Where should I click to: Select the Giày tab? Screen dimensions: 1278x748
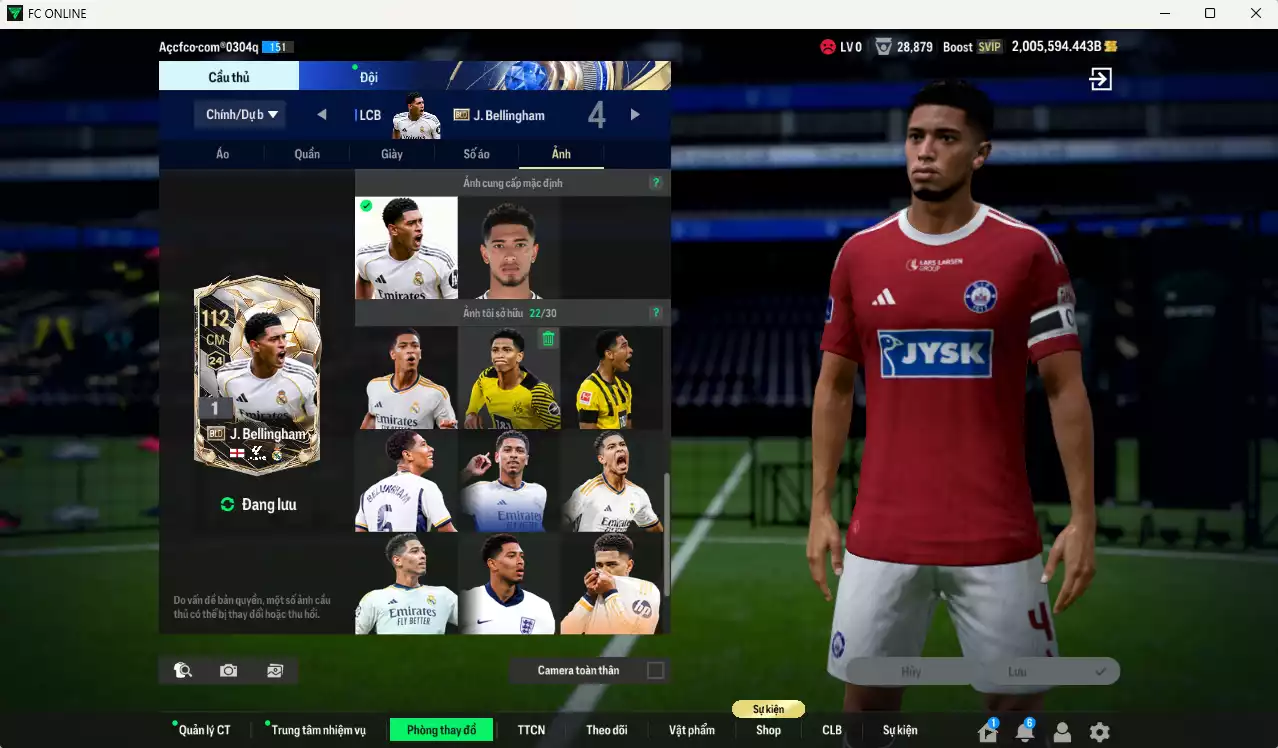[x=392, y=154]
